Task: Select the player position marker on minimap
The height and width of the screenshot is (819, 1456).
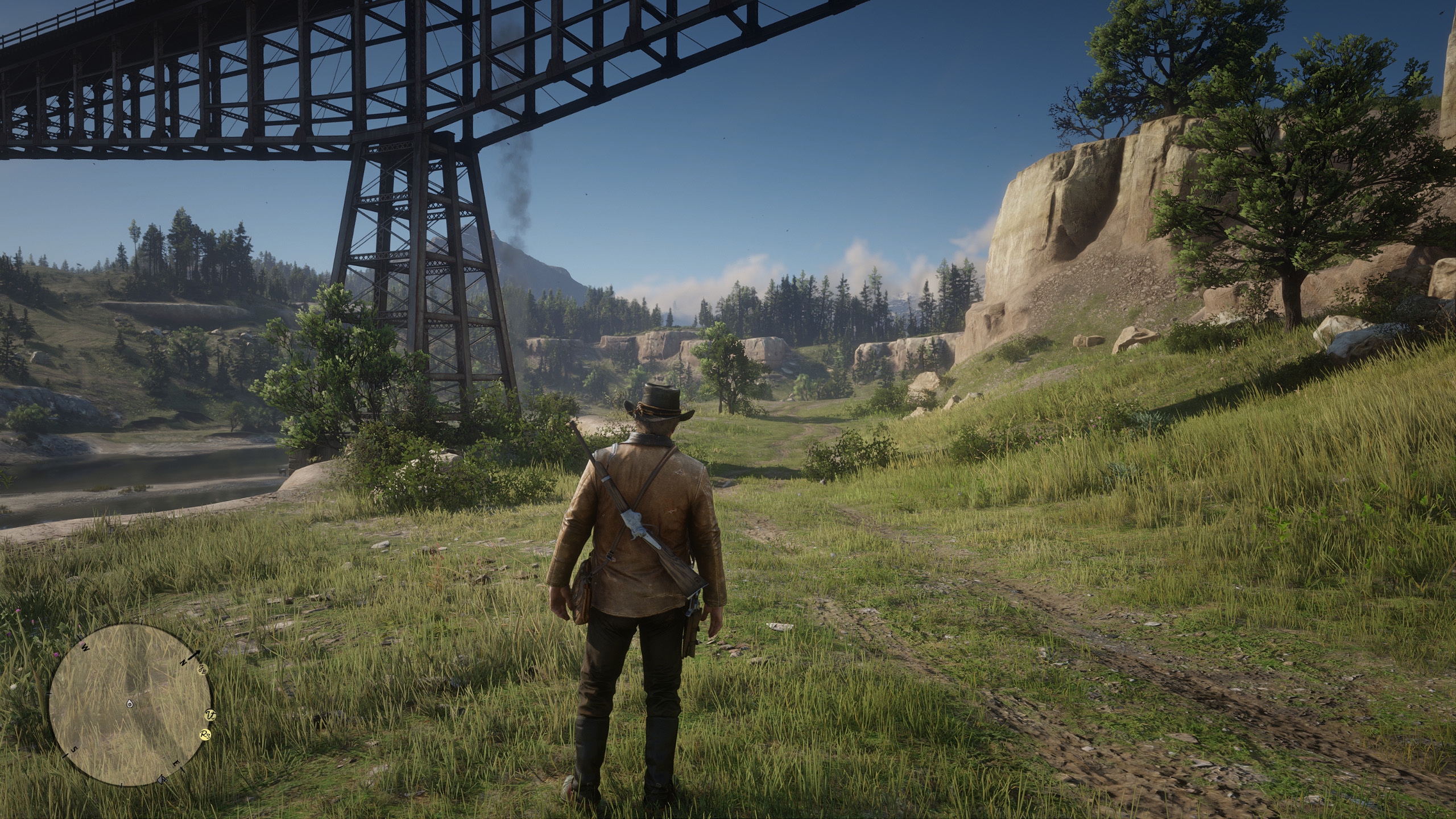Action: 130,704
